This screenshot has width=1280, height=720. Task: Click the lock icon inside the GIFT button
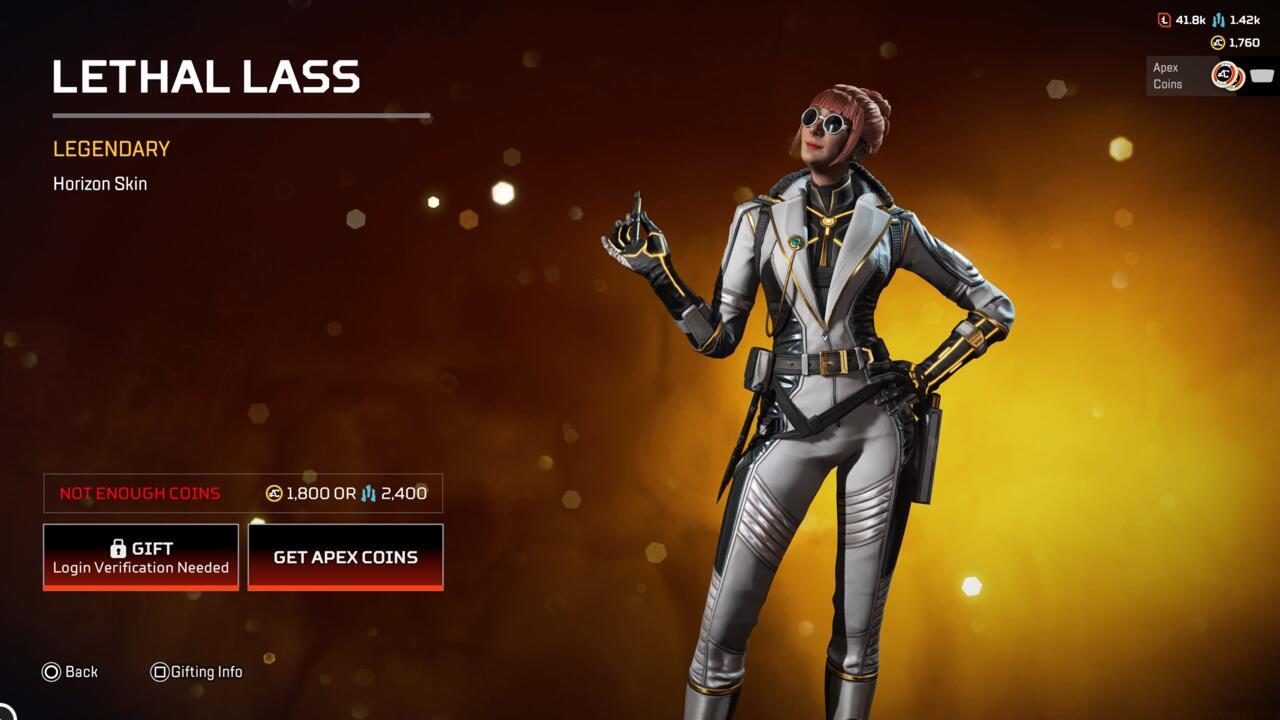(117, 547)
